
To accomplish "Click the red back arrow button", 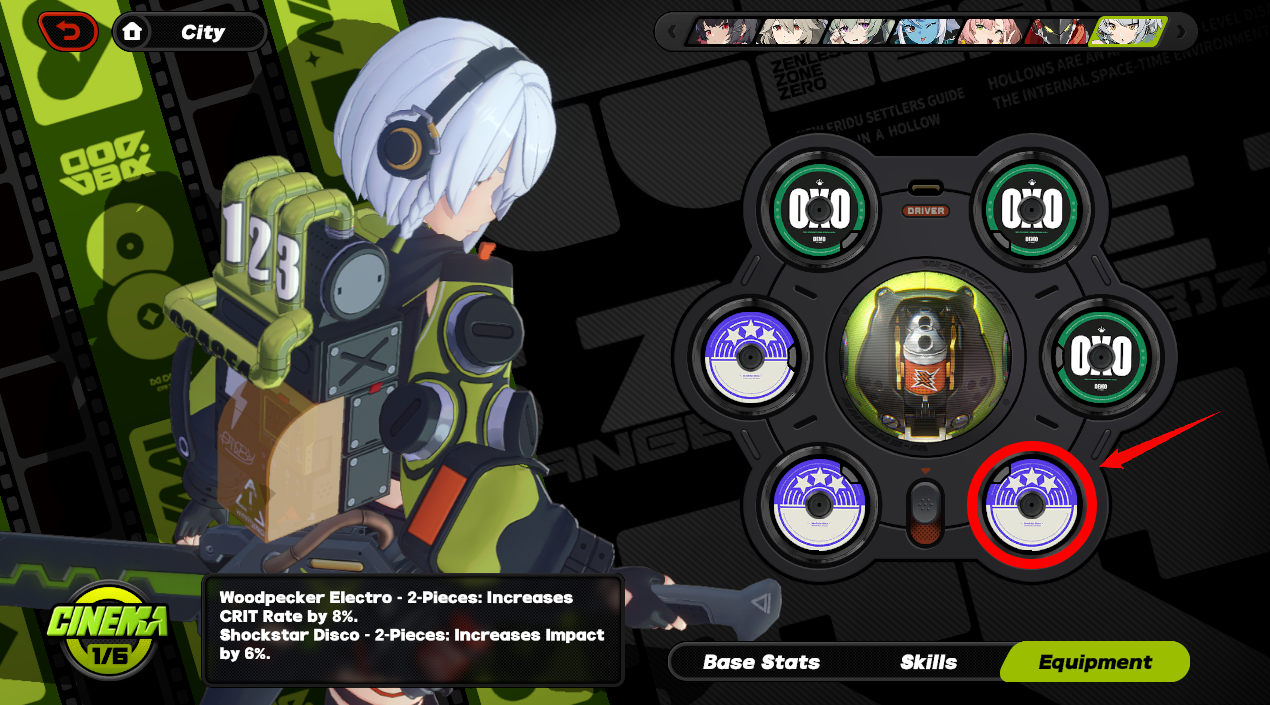I will pos(68,32).
